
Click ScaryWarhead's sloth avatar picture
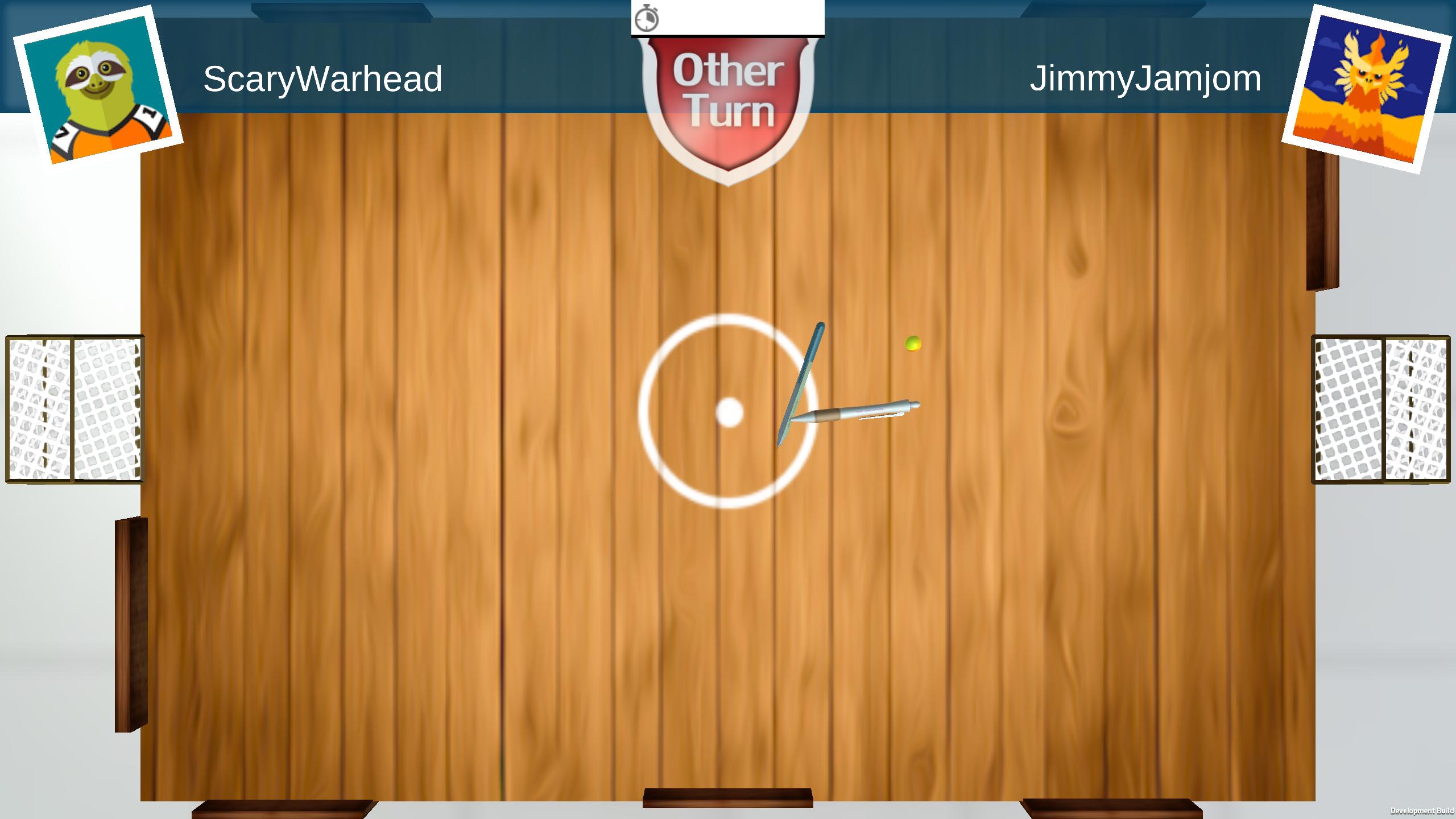click(x=98, y=86)
